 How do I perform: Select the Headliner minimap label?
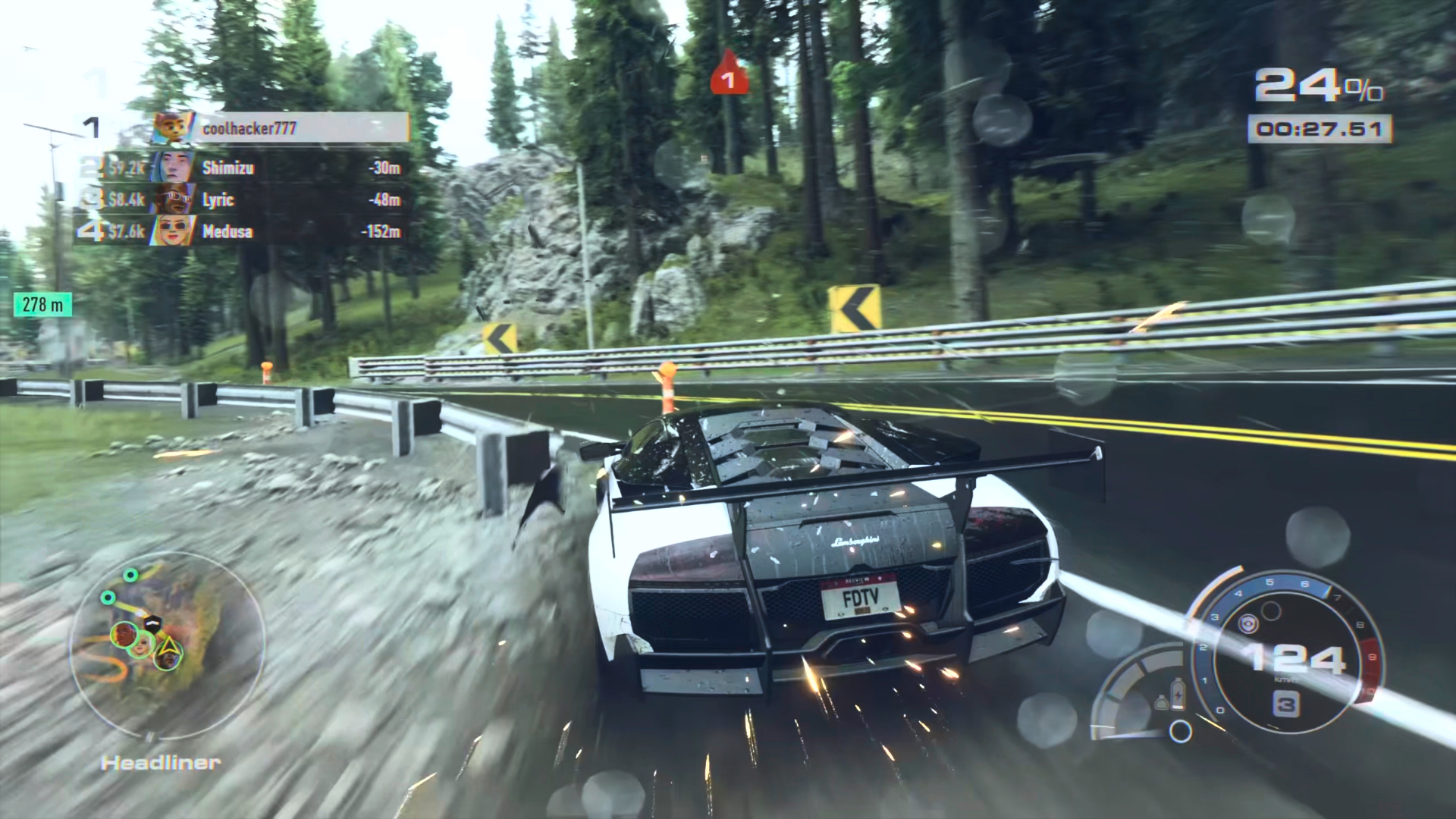[159, 762]
